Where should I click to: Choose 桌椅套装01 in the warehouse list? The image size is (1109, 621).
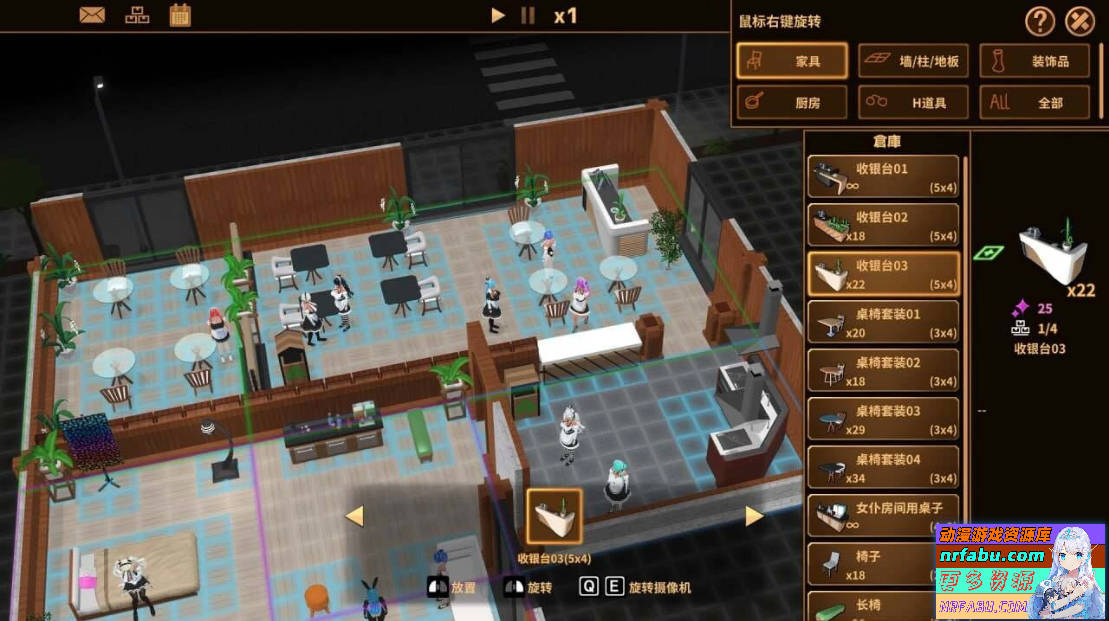[883, 322]
